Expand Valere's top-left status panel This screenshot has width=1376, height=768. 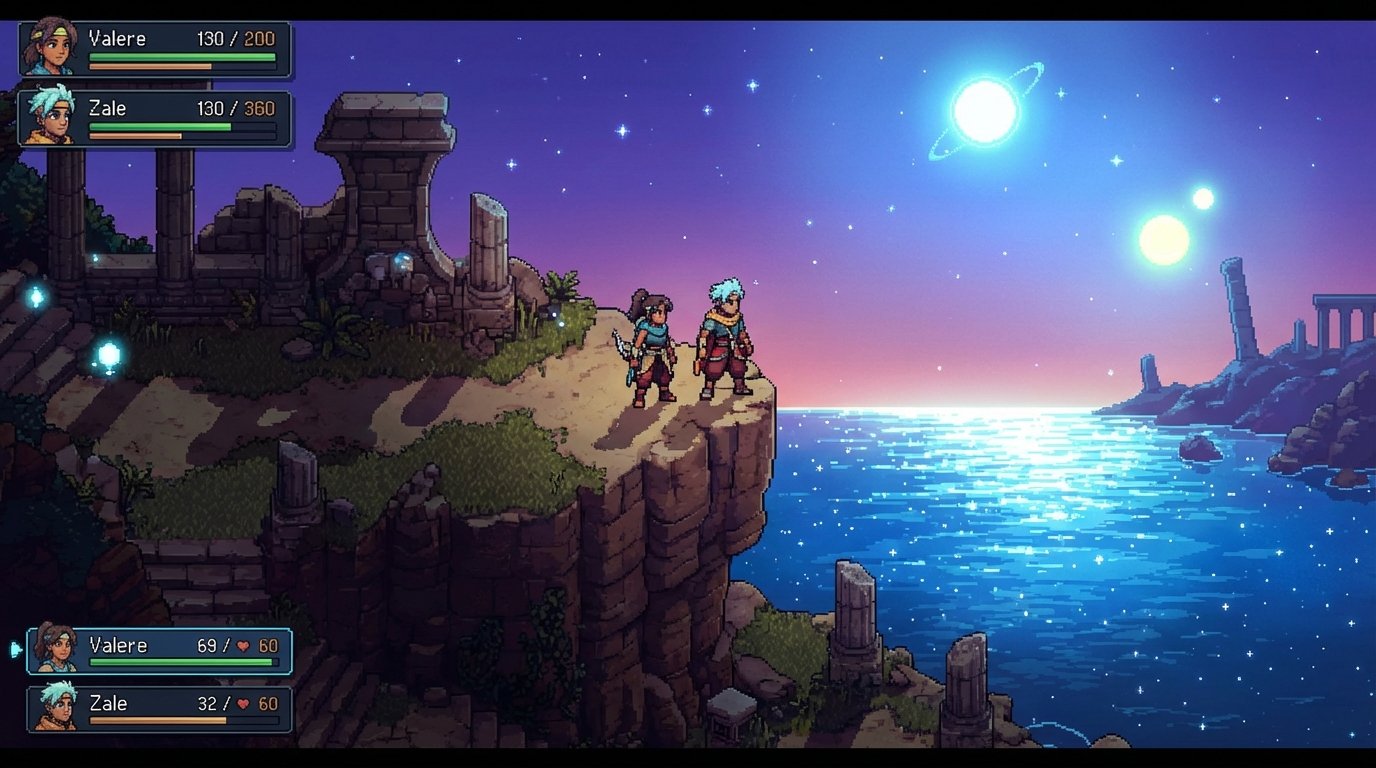pos(155,48)
